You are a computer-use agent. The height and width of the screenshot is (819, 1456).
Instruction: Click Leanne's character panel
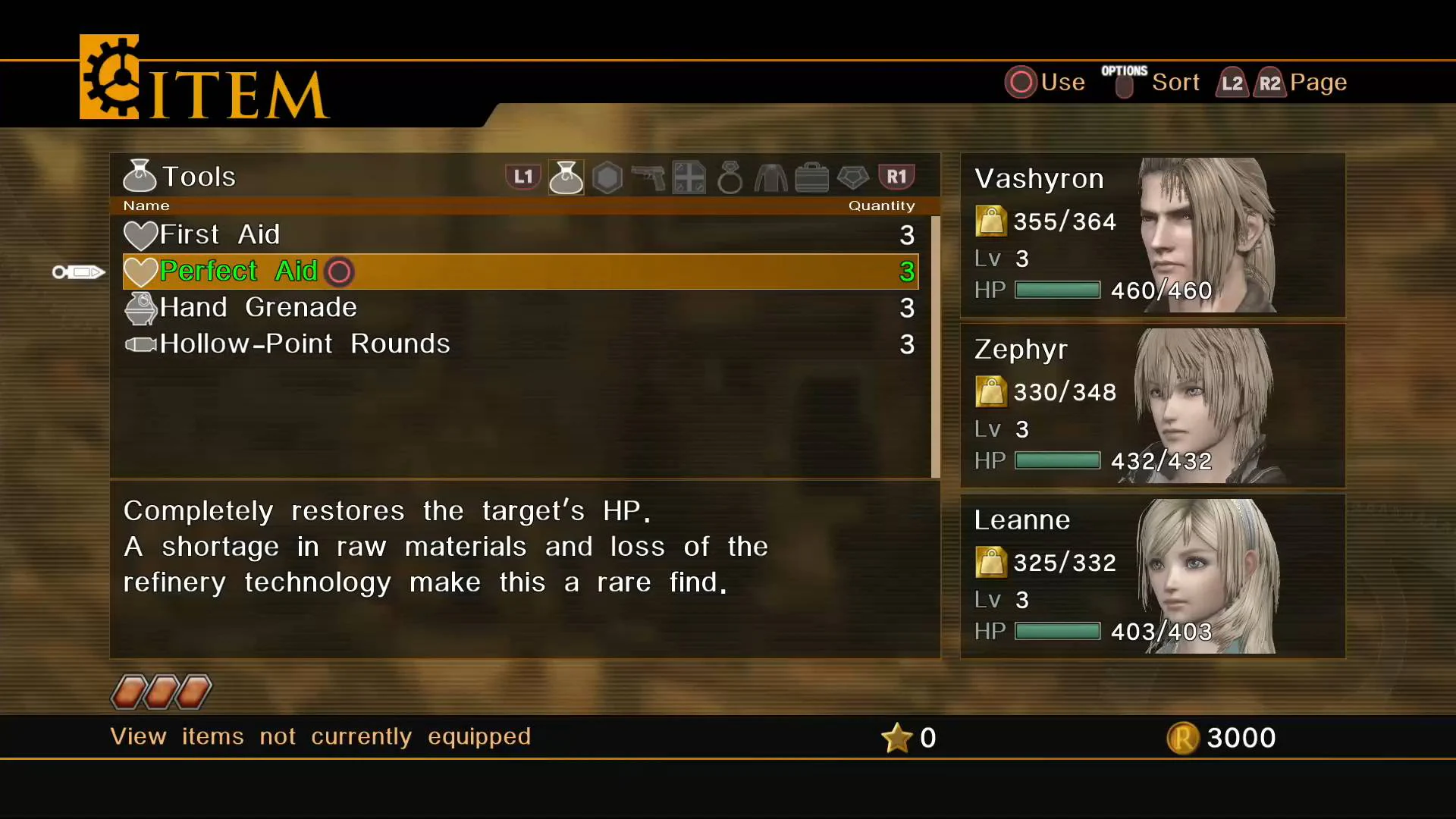[1153, 576]
